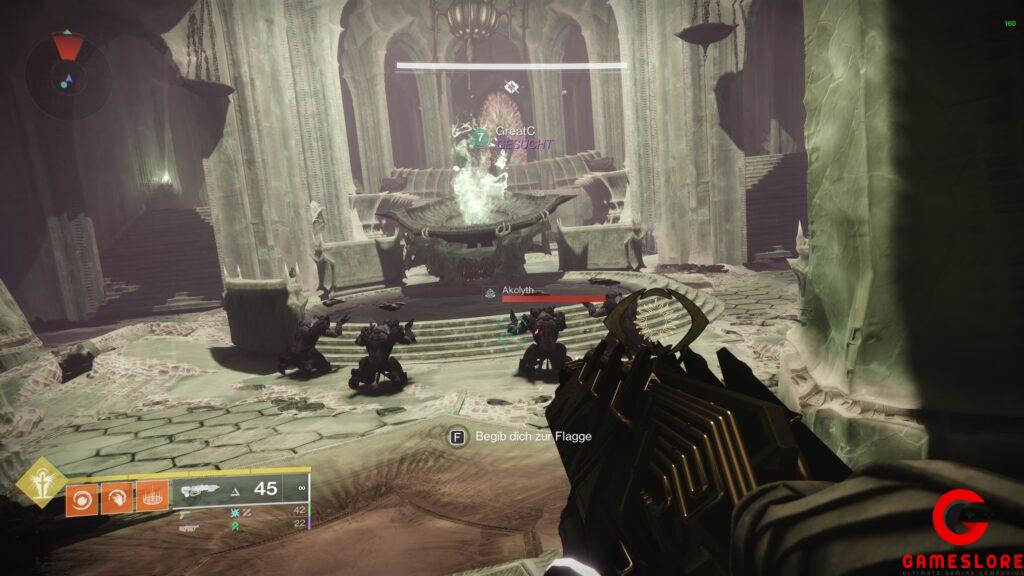Activate the rift class ability icon
The image size is (1024, 576).
click(152, 496)
